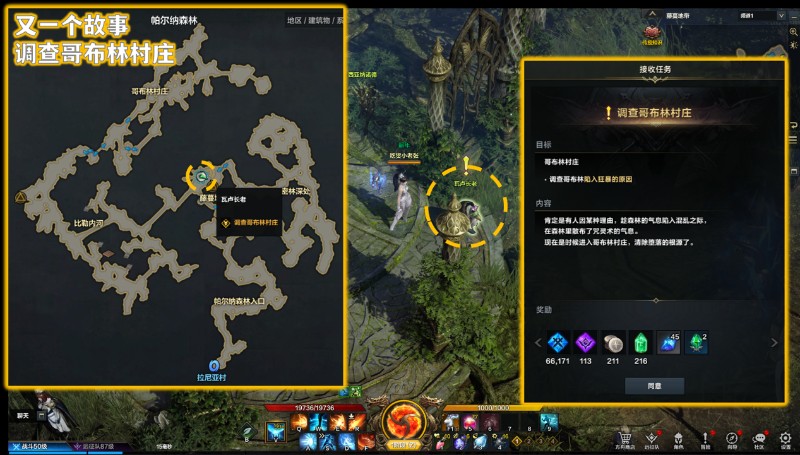Show next rewards with the right arrow
The height and width of the screenshot is (455, 800).
[x=772, y=343]
